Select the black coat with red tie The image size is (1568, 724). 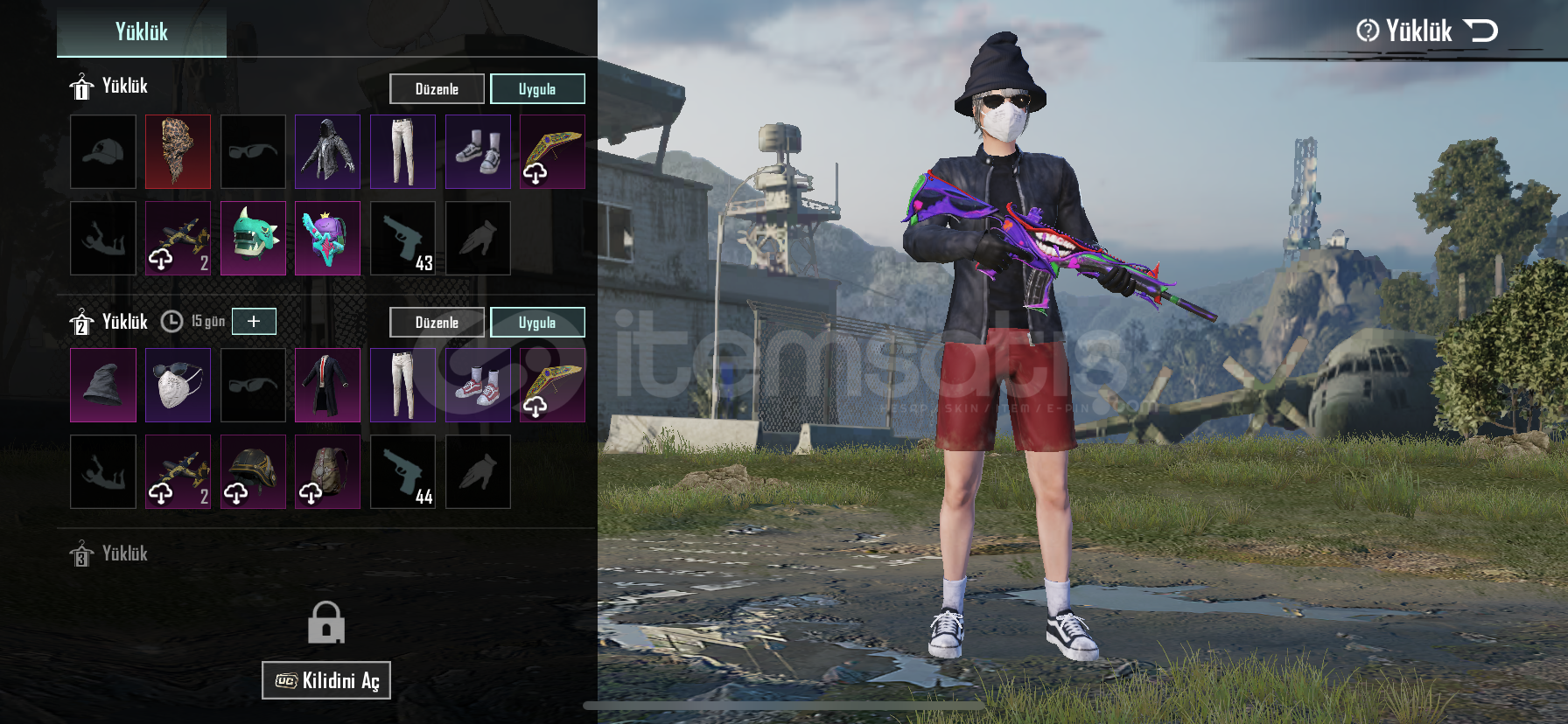tap(327, 386)
